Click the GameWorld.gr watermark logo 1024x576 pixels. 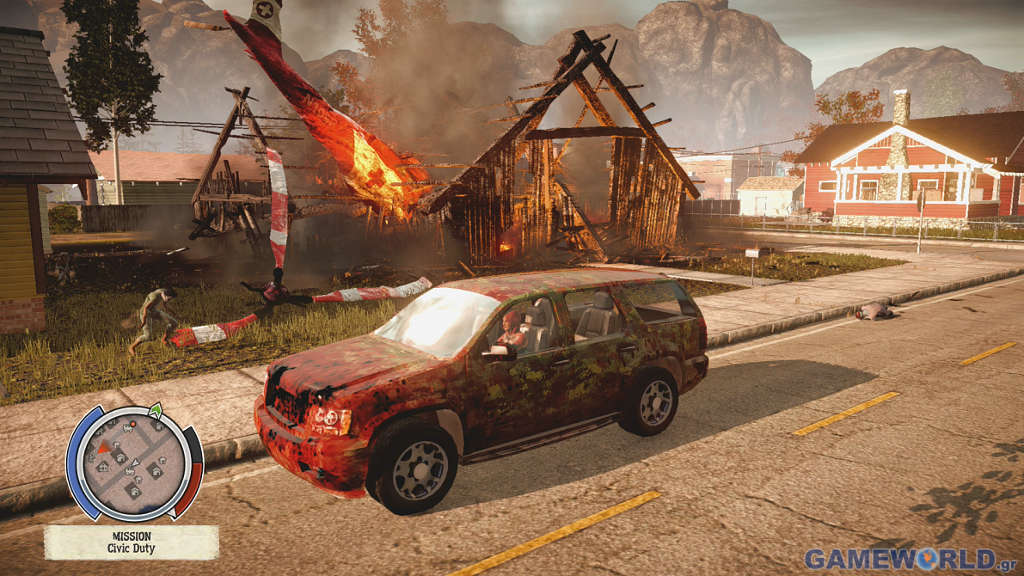point(910,558)
